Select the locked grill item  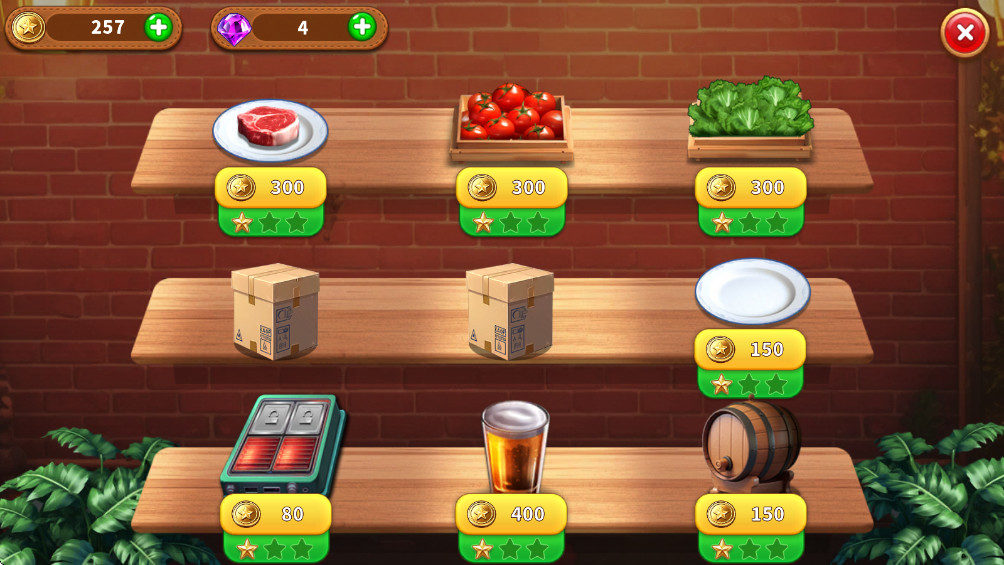(x=283, y=444)
